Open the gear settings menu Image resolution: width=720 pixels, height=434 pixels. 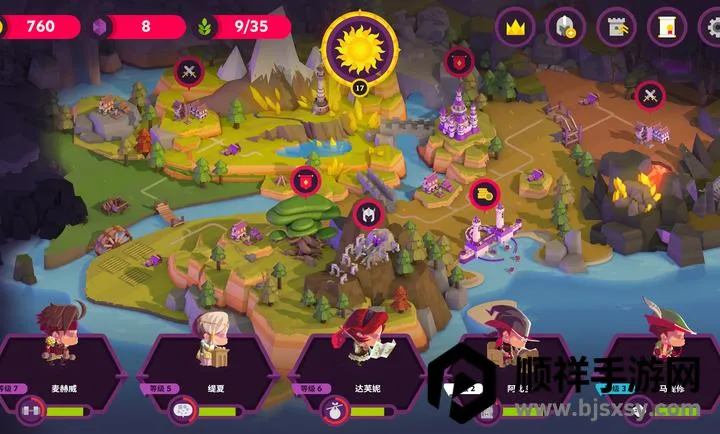[712, 27]
